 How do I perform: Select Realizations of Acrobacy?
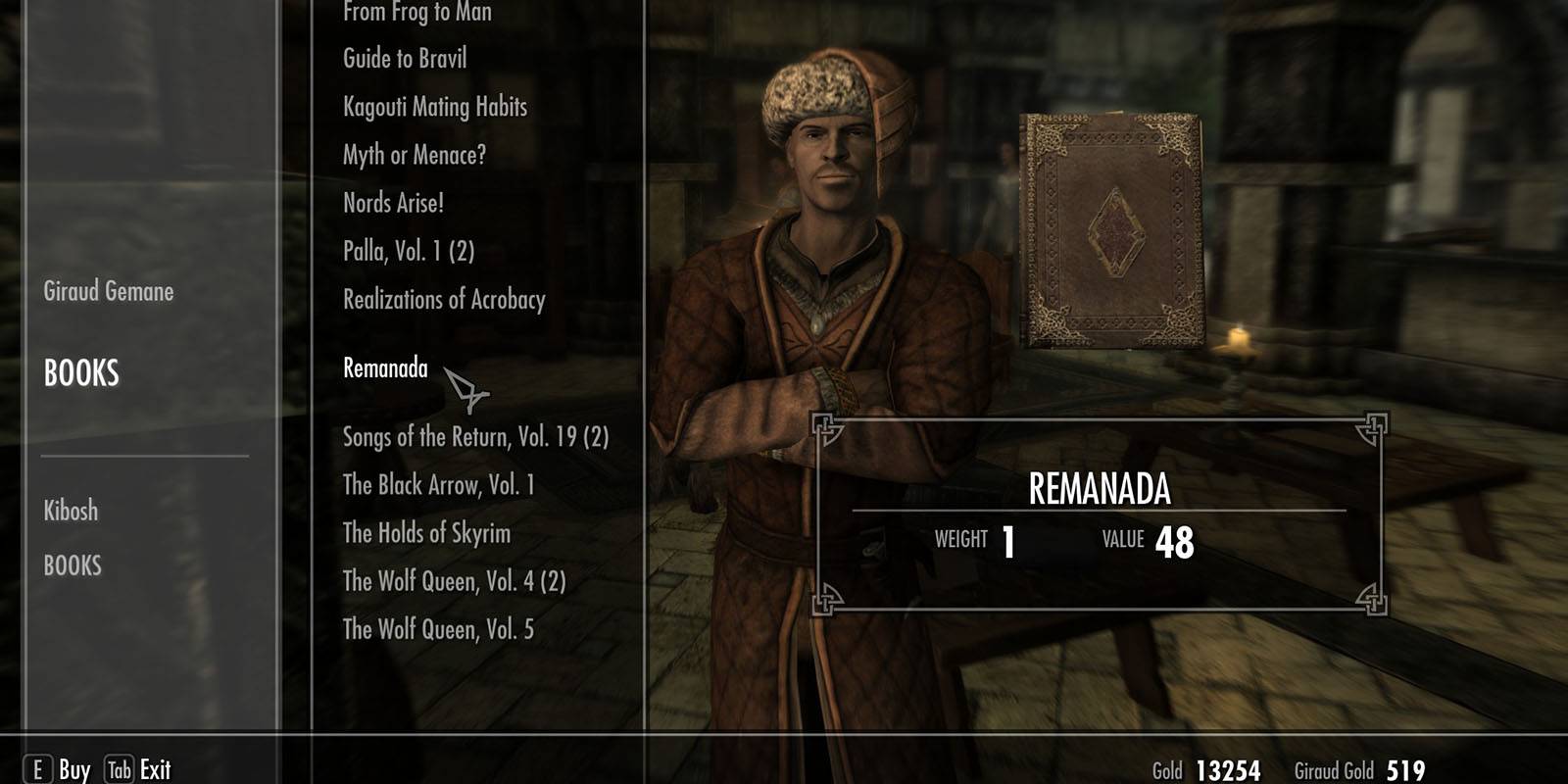click(x=442, y=301)
